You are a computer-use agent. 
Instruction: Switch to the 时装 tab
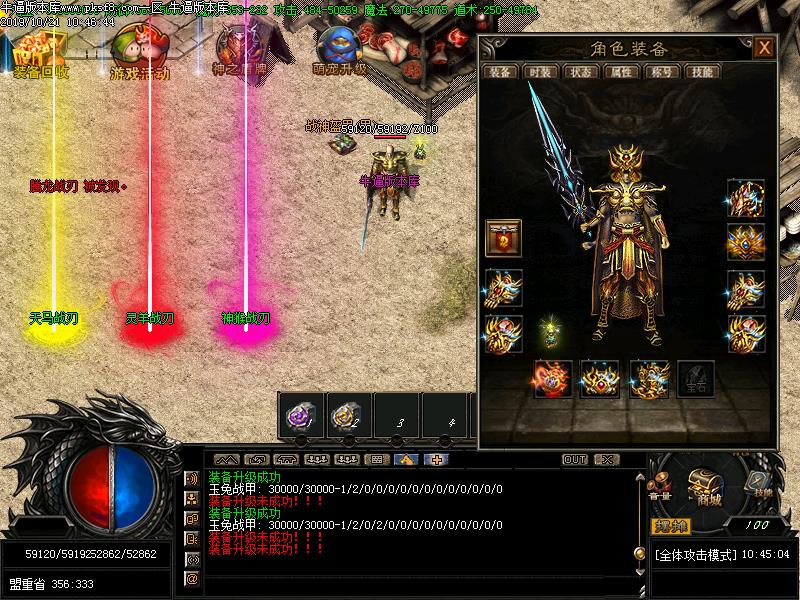click(539, 72)
